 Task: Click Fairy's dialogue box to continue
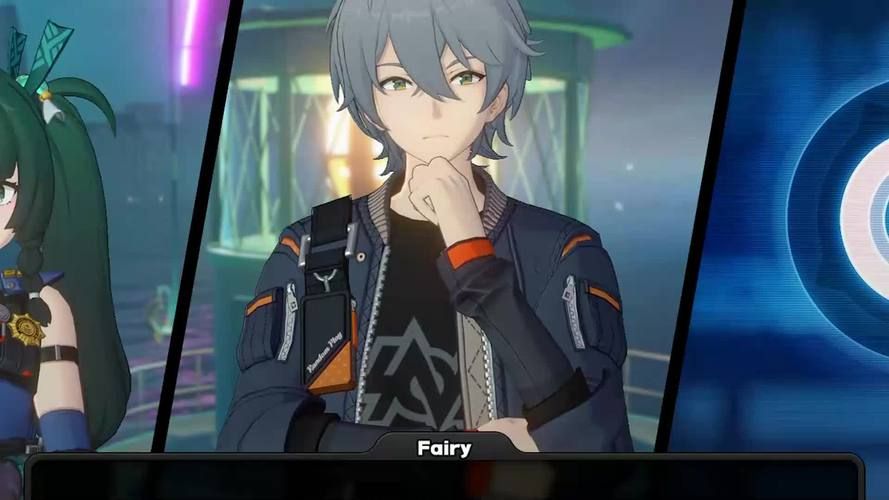pyautogui.click(x=444, y=478)
